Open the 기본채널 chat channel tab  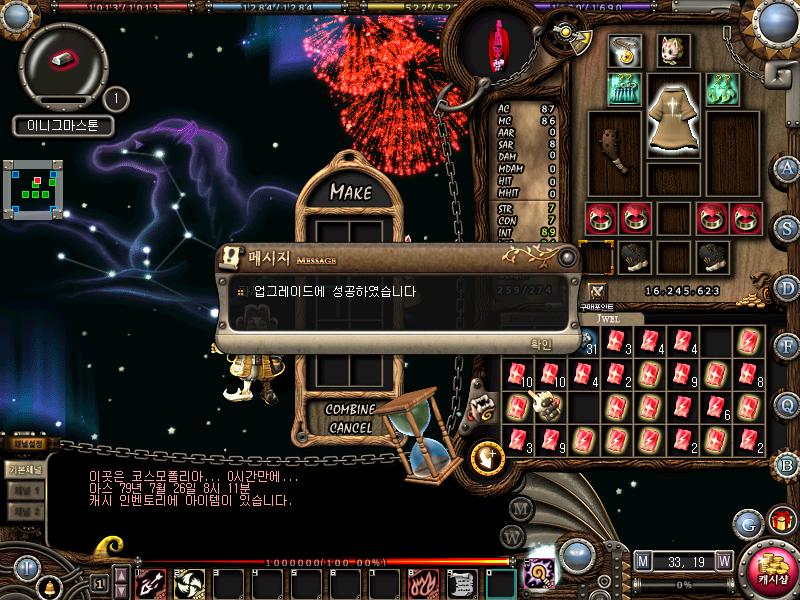click(24, 468)
